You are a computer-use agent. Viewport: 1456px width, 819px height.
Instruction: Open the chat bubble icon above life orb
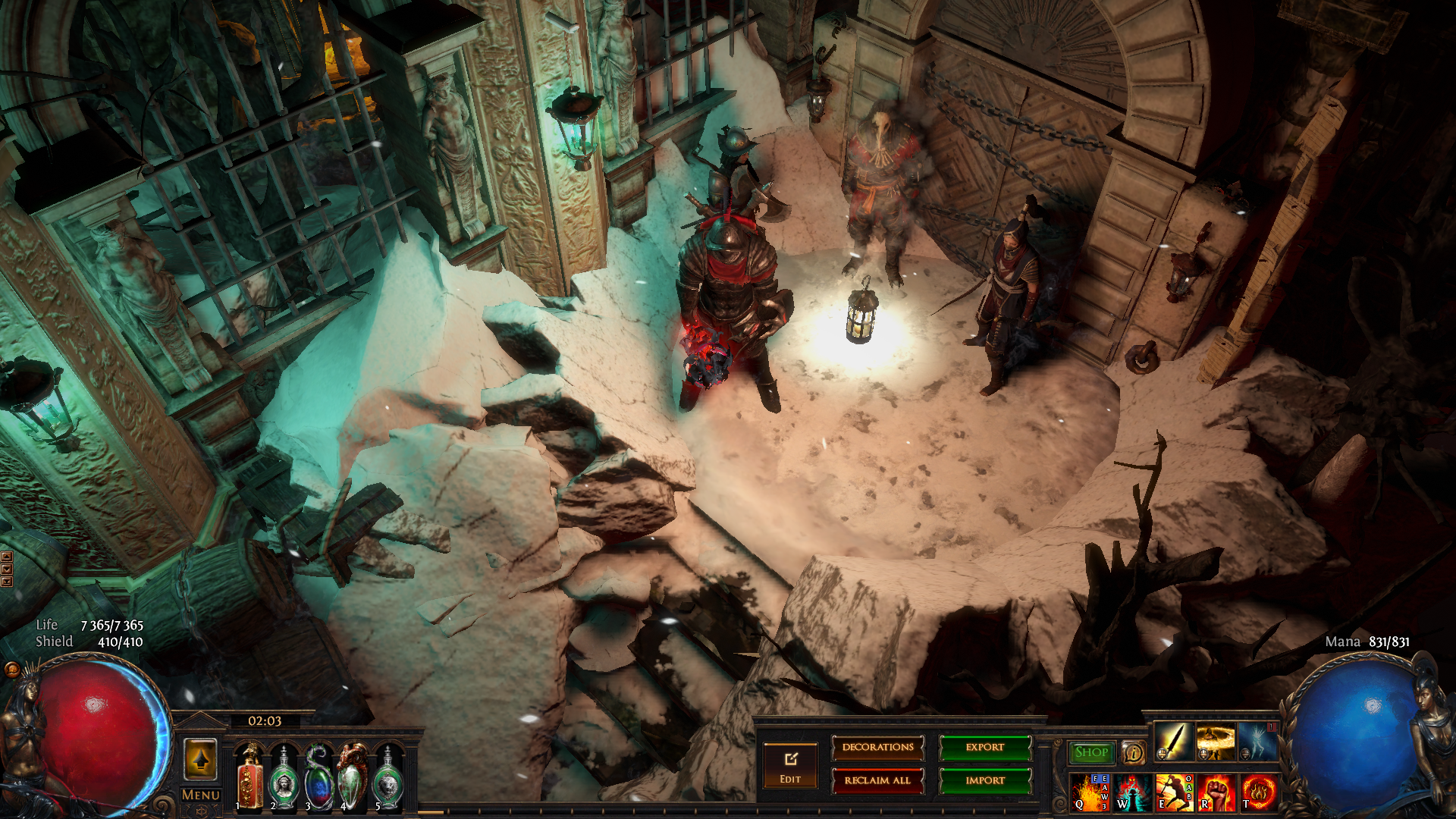pos(12,669)
